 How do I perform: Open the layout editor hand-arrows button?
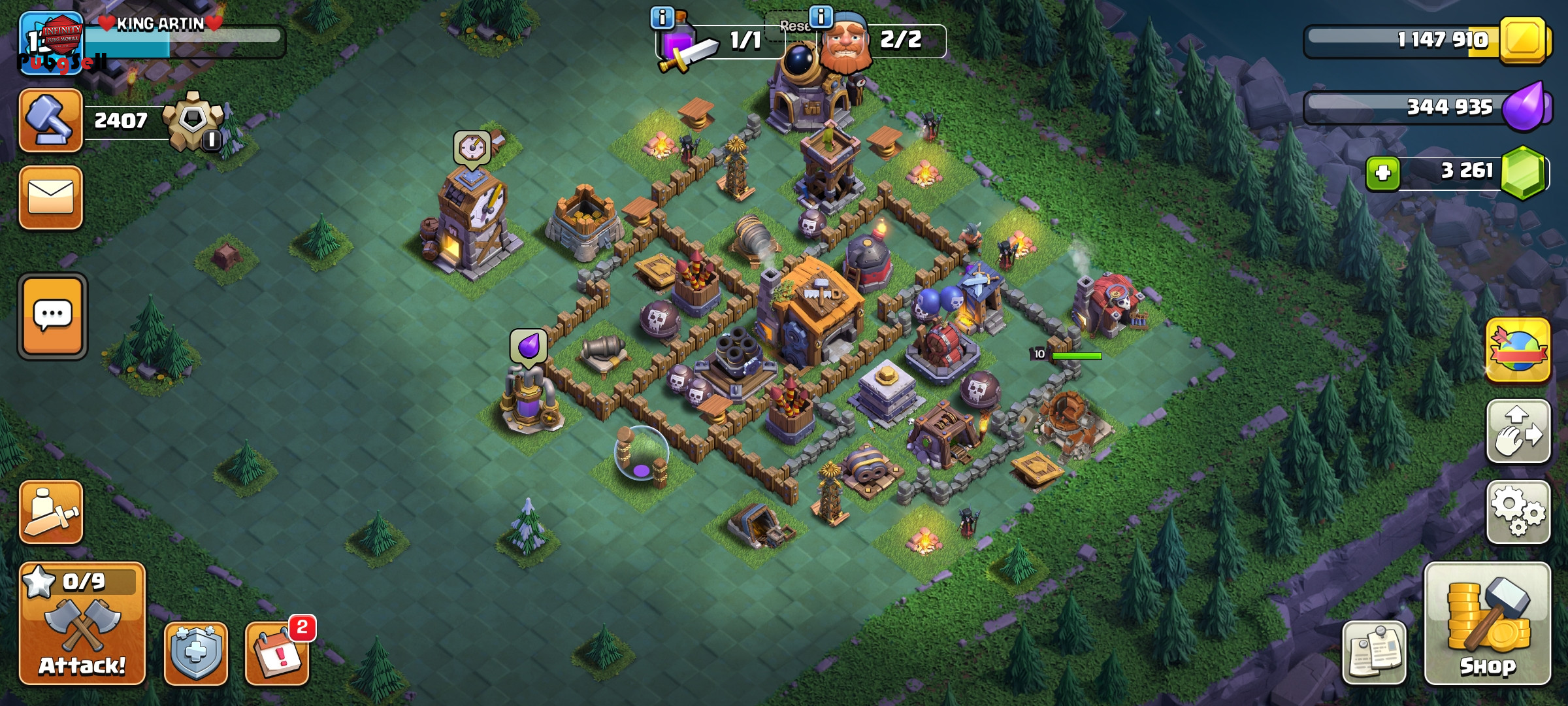(x=1518, y=431)
